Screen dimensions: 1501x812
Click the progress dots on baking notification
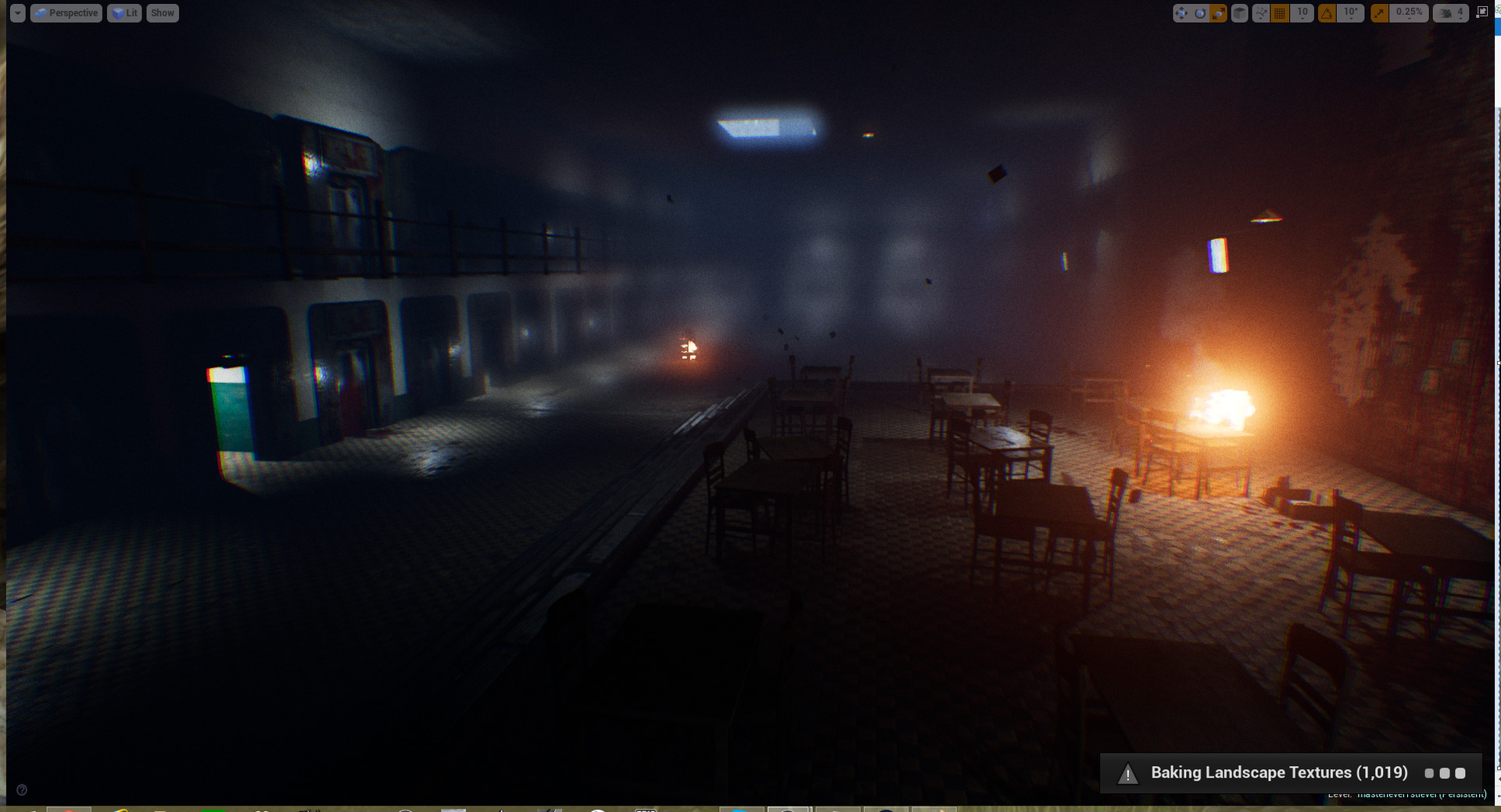1445,773
